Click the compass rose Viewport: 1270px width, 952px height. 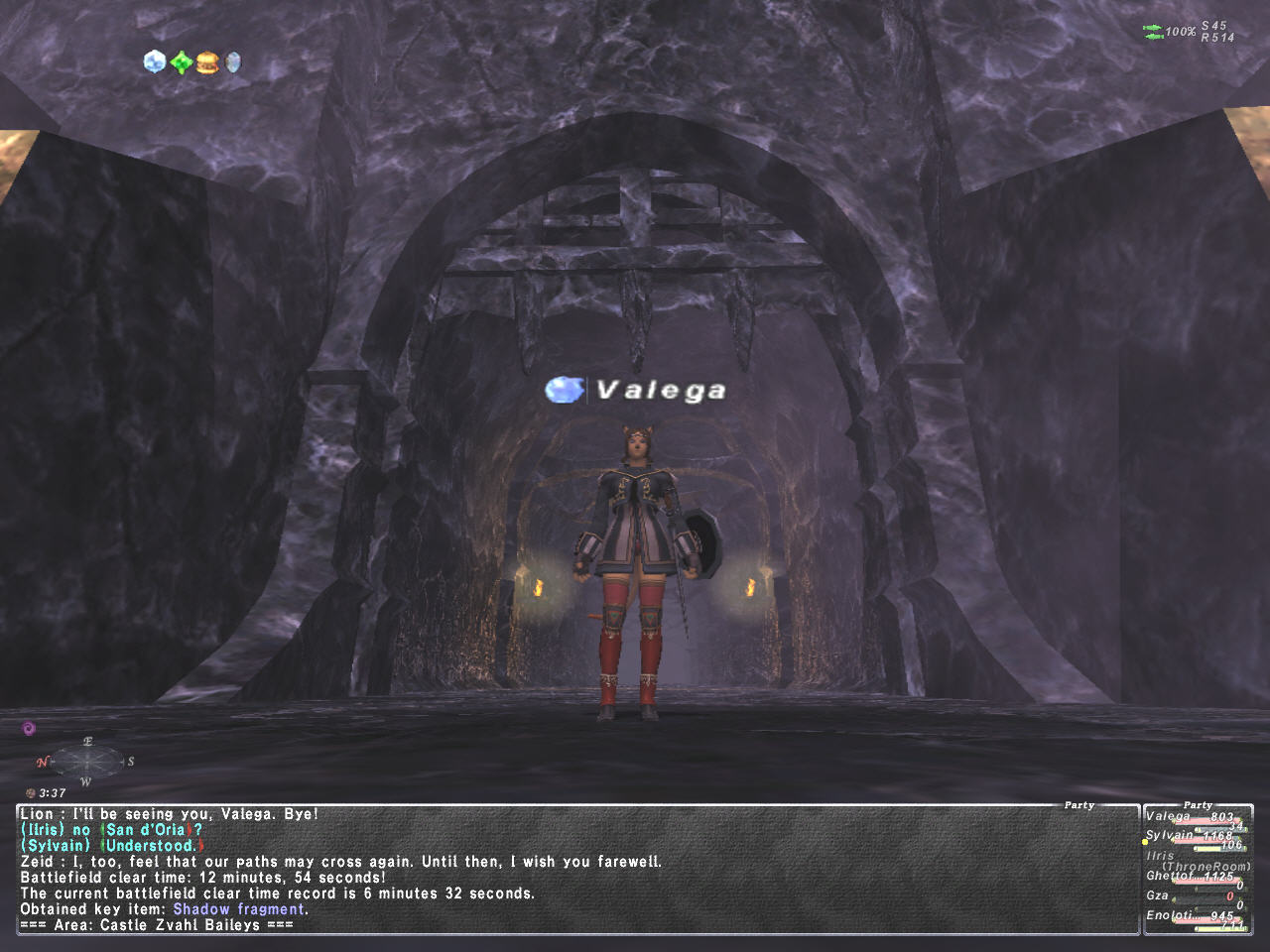point(87,762)
